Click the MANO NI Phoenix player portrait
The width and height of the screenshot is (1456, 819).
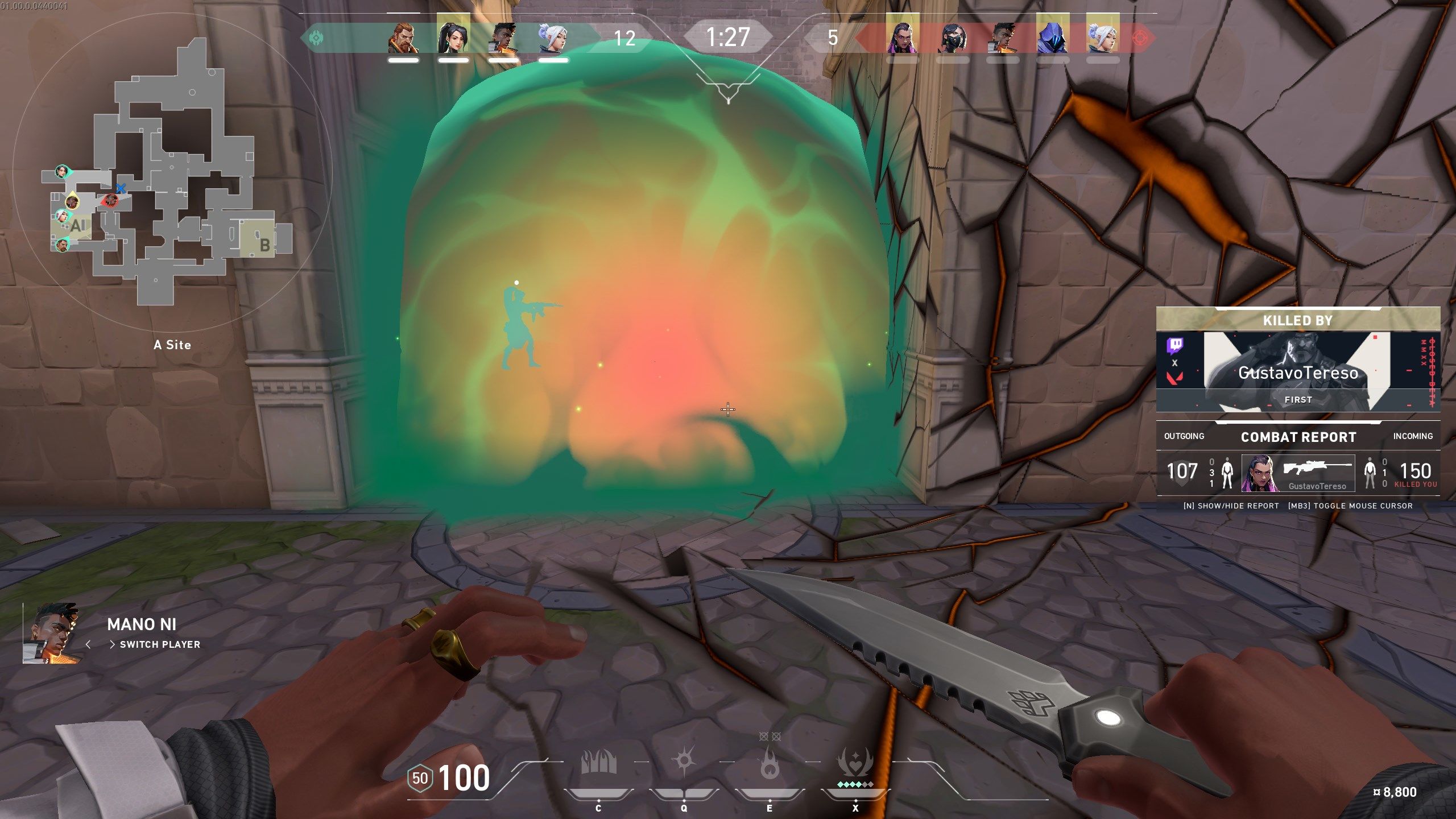pyautogui.click(x=51, y=633)
